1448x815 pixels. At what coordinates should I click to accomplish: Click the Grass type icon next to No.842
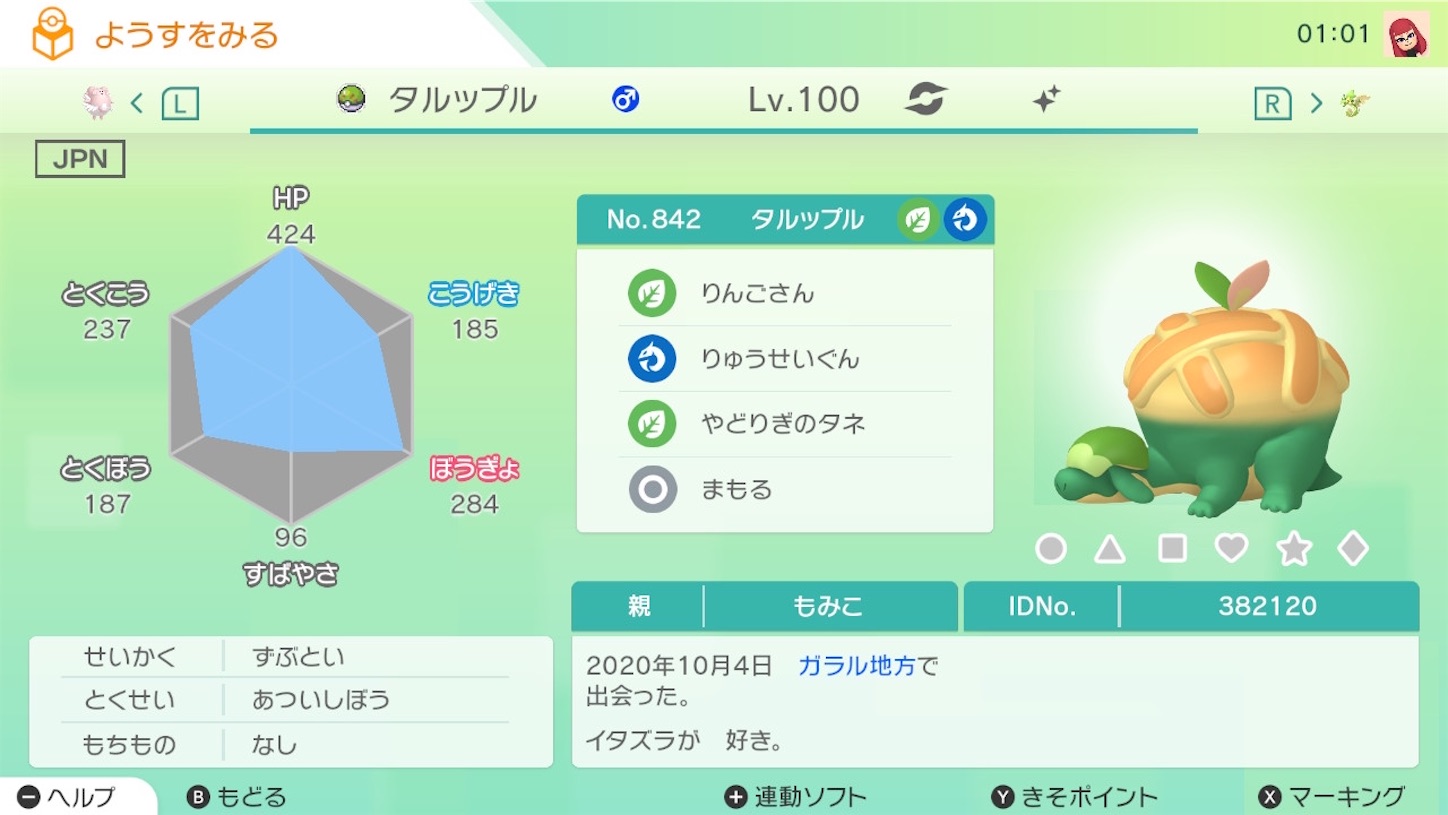[917, 219]
